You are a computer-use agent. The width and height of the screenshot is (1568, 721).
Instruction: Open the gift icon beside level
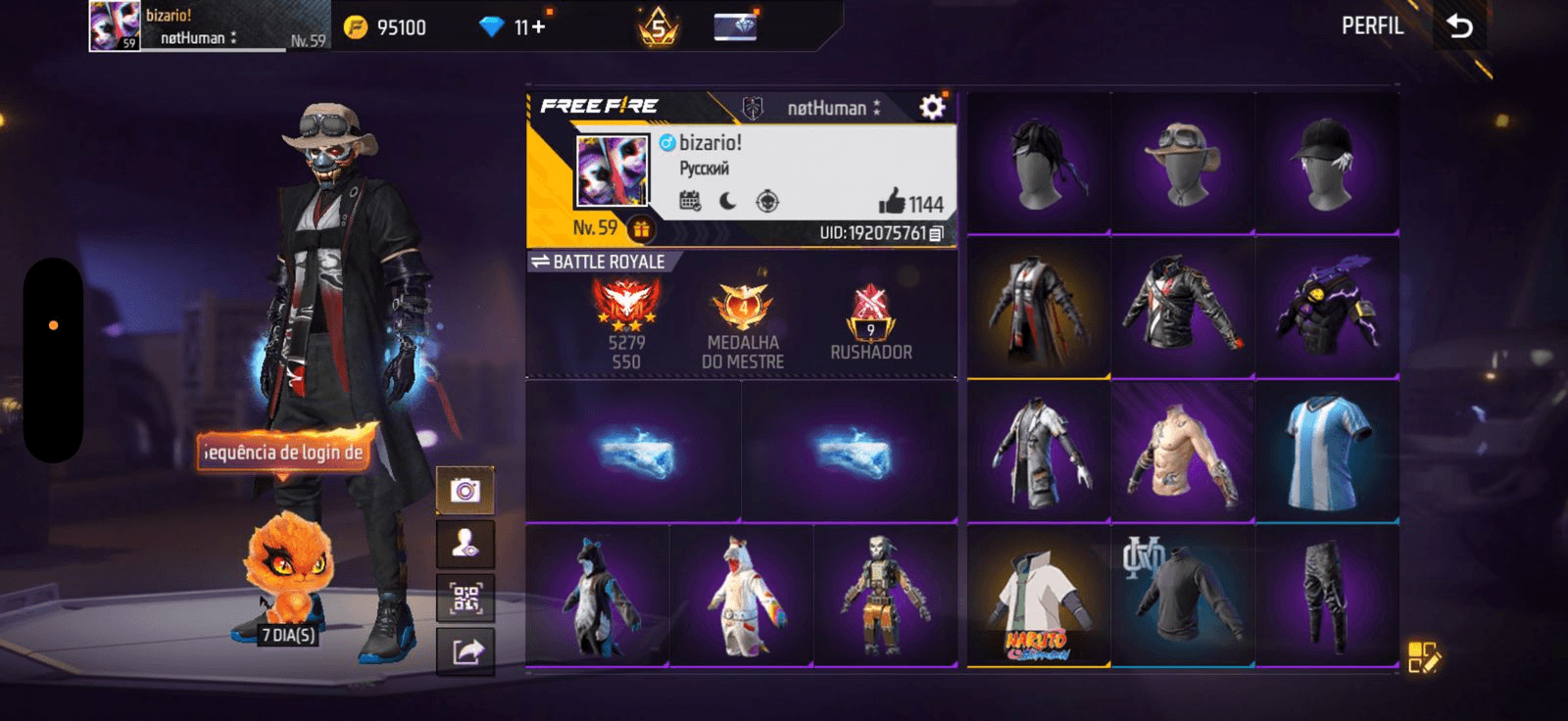(x=641, y=229)
